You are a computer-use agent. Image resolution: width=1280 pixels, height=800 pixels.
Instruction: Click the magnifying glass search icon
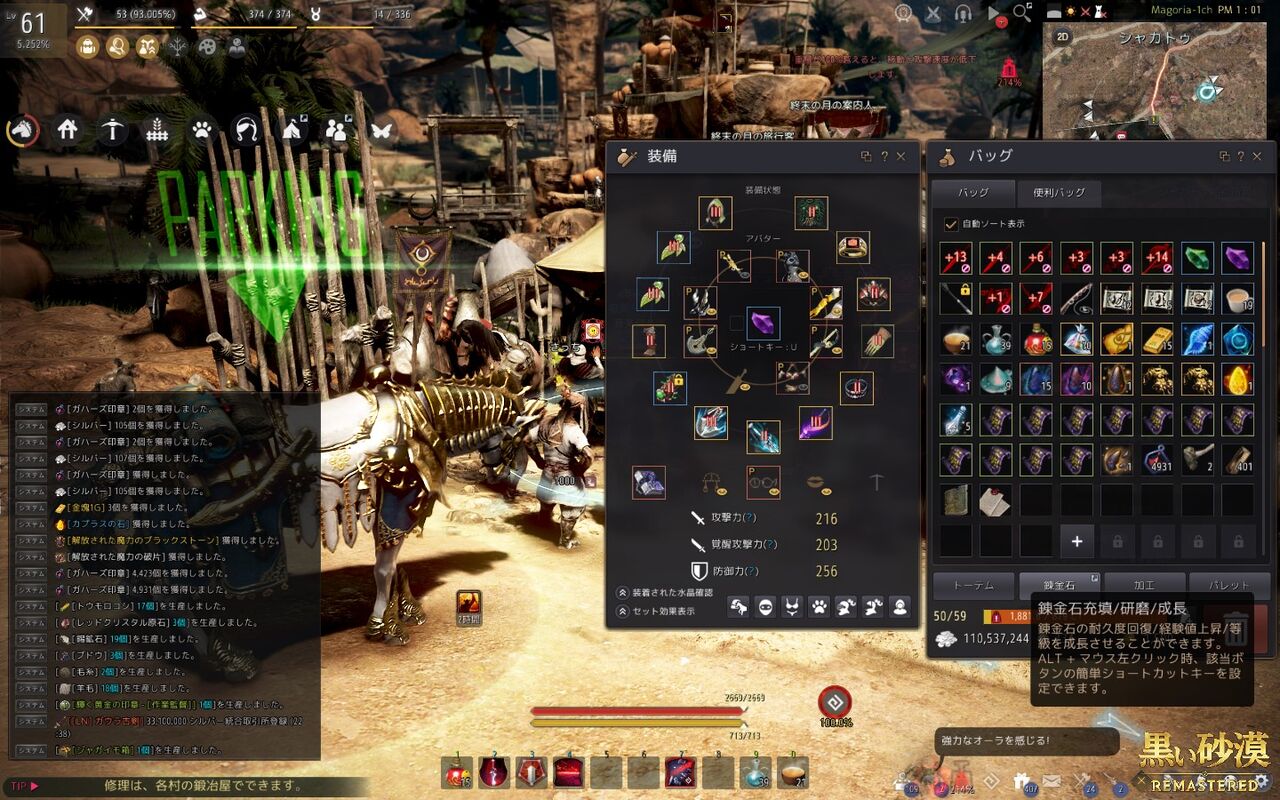[x=1021, y=13]
